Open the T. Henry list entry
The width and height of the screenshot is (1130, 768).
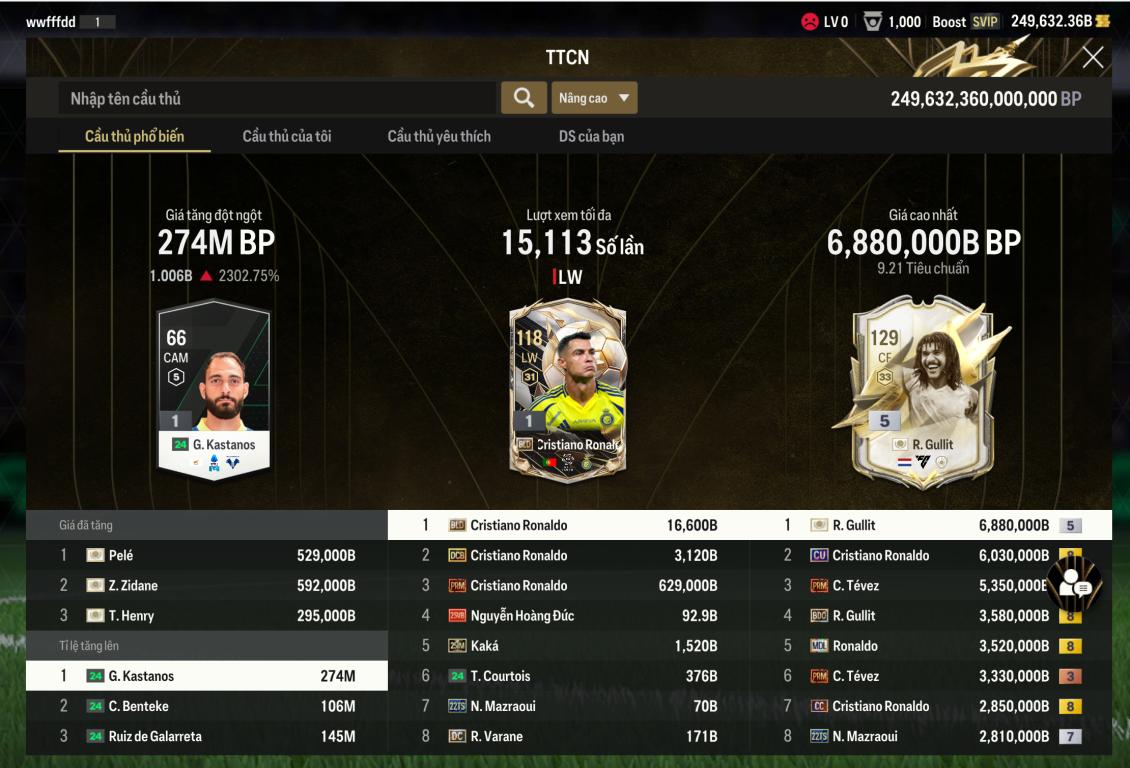[x=207, y=615]
